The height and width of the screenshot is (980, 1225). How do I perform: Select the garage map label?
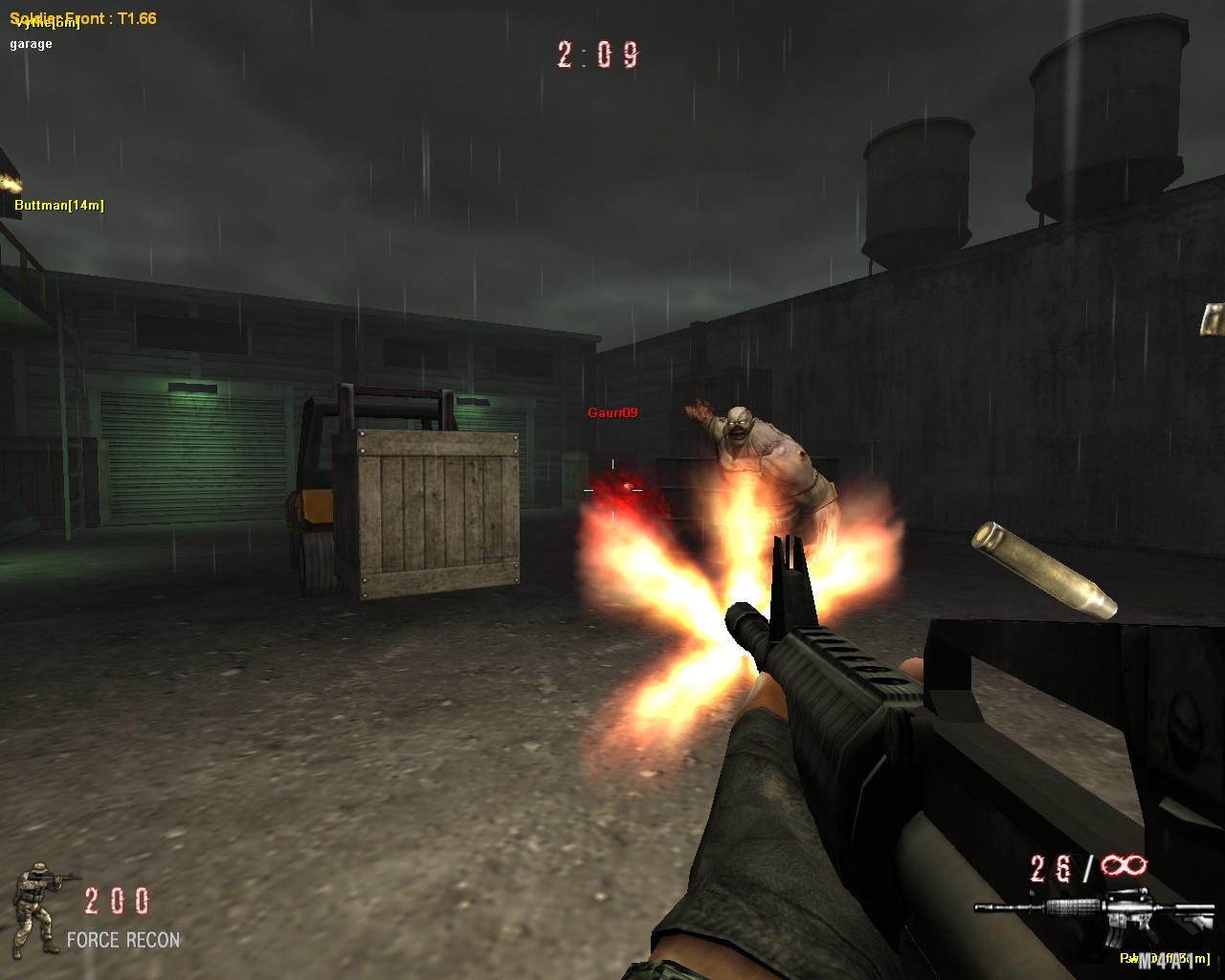click(33, 43)
